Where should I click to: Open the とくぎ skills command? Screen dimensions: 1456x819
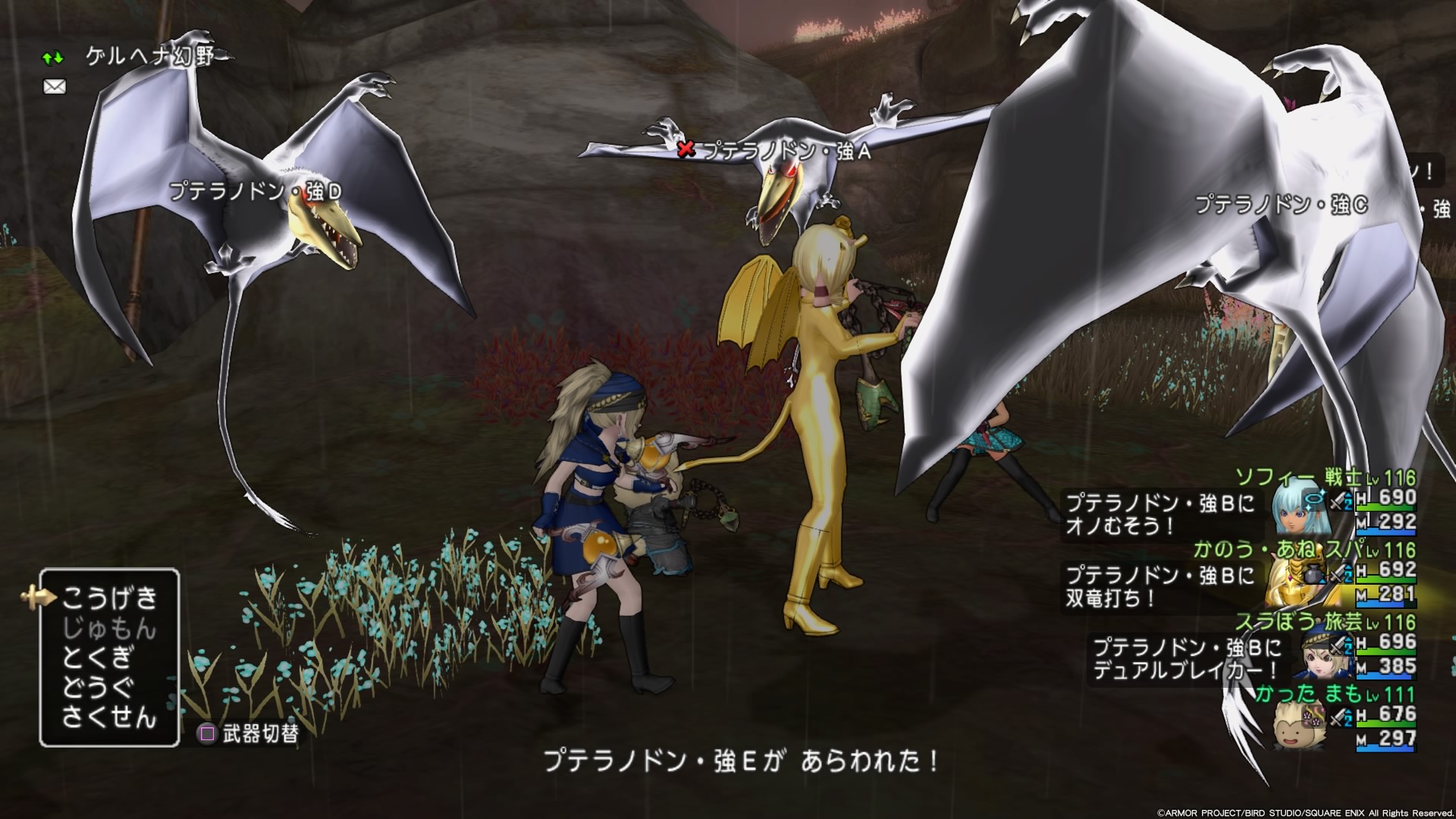(99, 657)
